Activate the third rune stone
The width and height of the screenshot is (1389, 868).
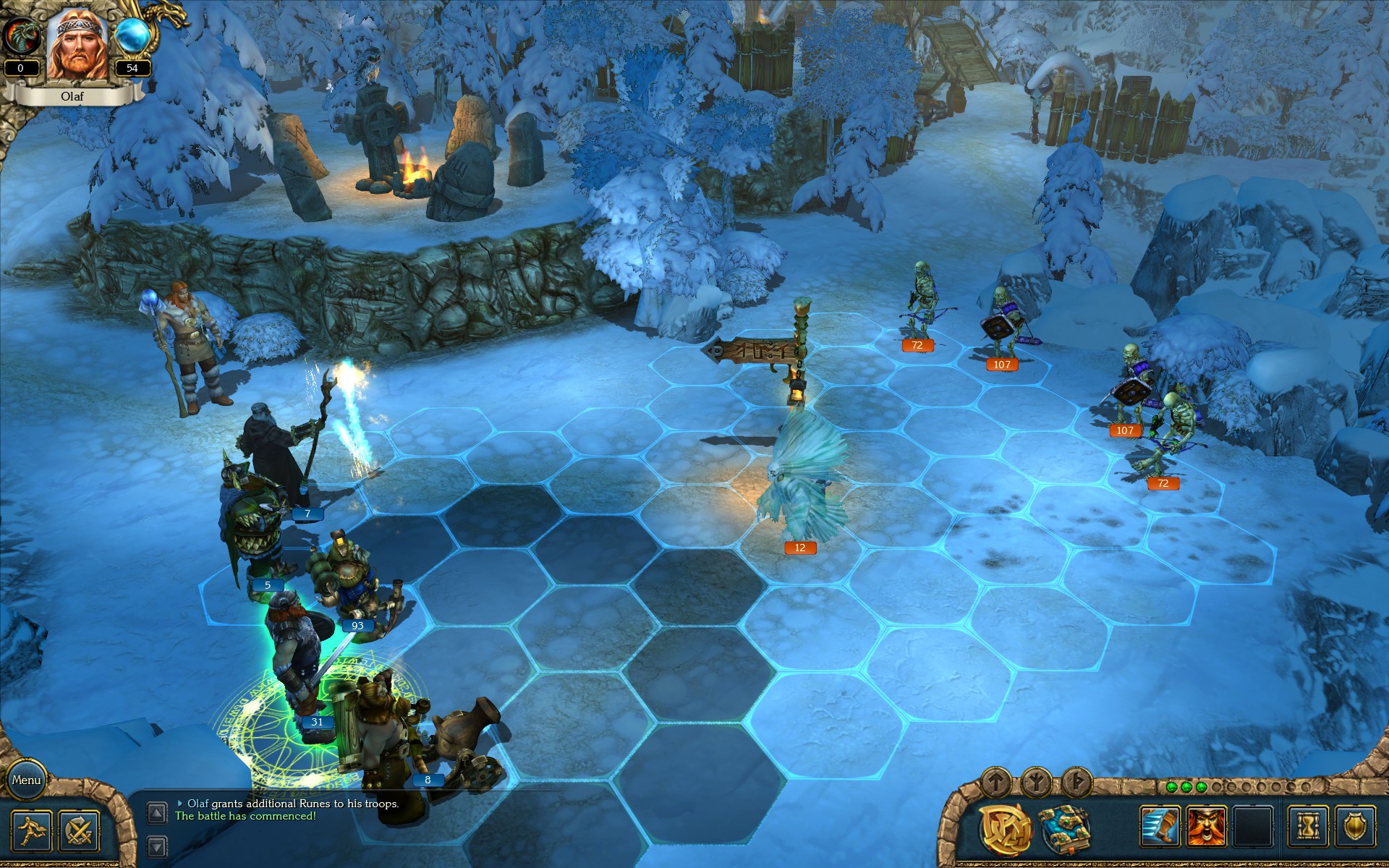pos(1076,781)
